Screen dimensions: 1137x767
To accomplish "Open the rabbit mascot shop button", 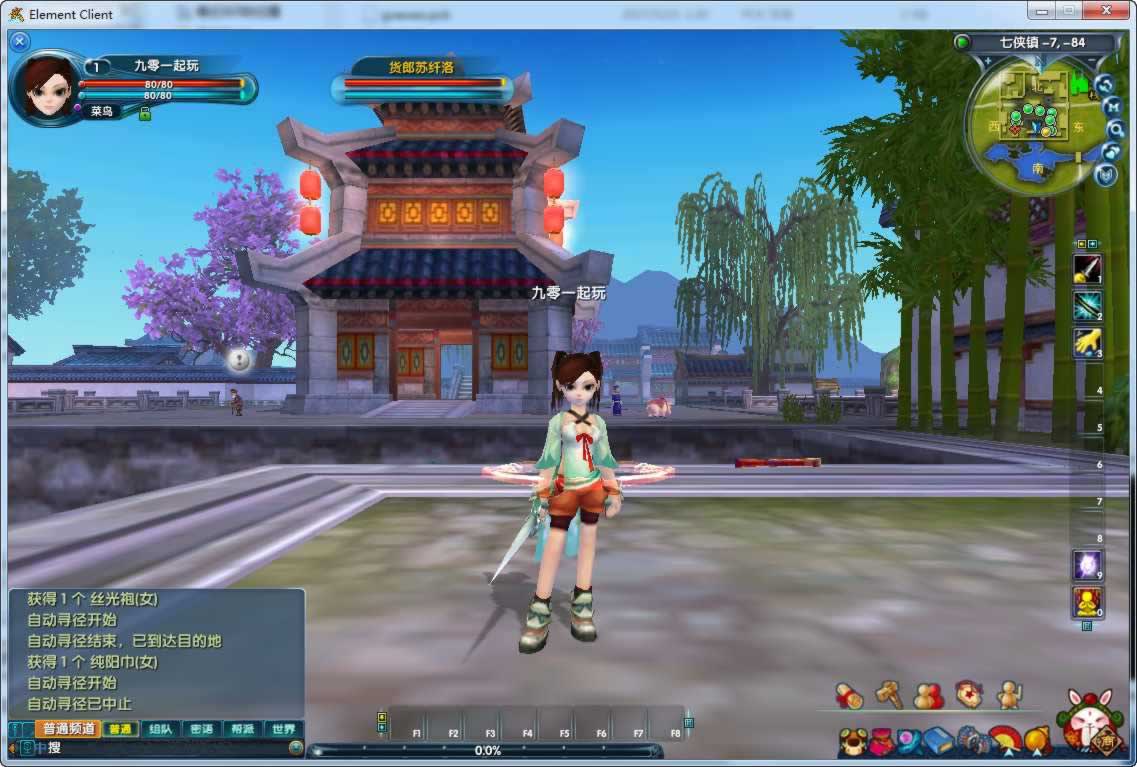I will pyautogui.click(x=1091, y=718).
